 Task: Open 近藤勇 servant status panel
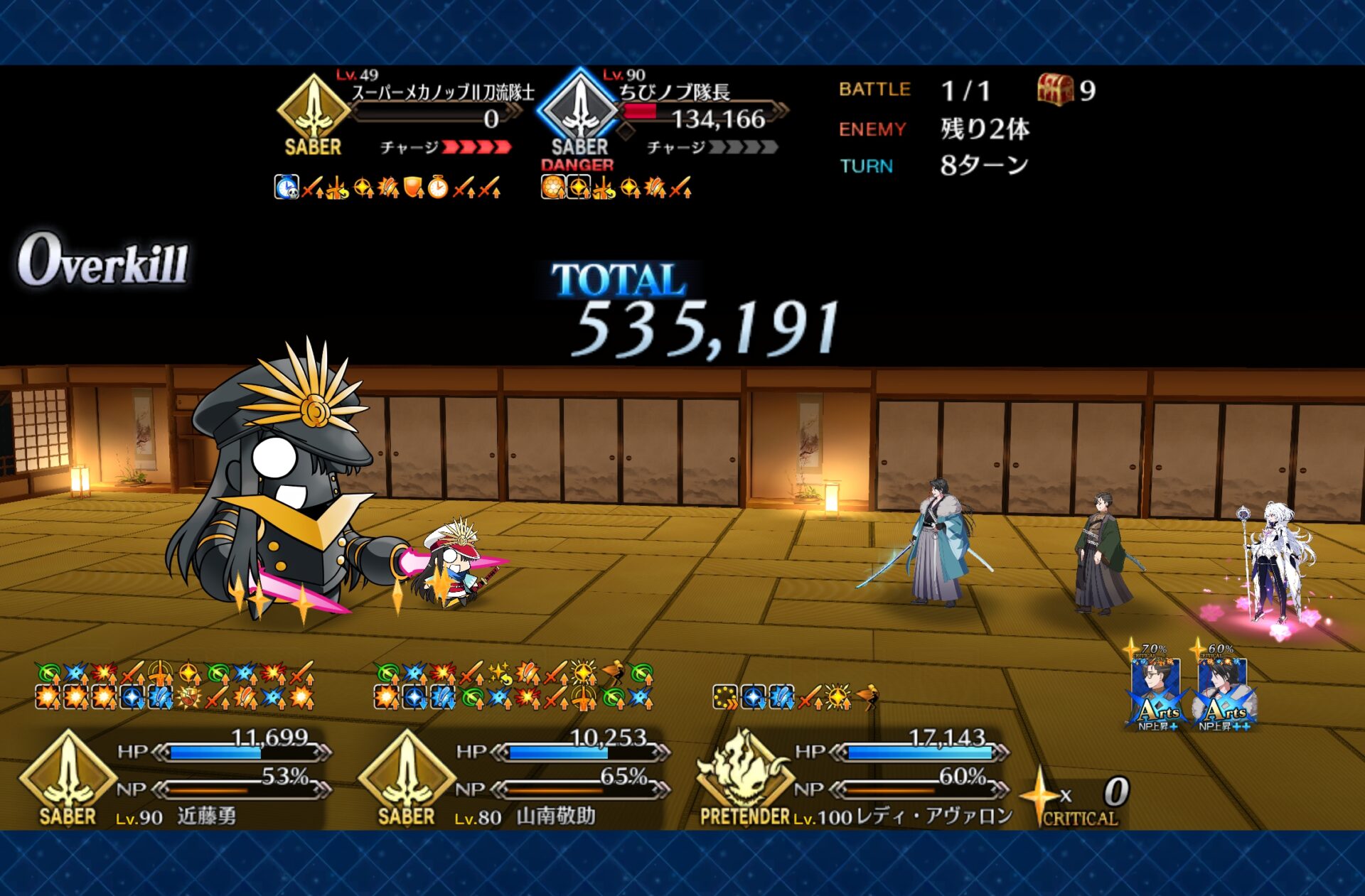(x=174, y=778)
